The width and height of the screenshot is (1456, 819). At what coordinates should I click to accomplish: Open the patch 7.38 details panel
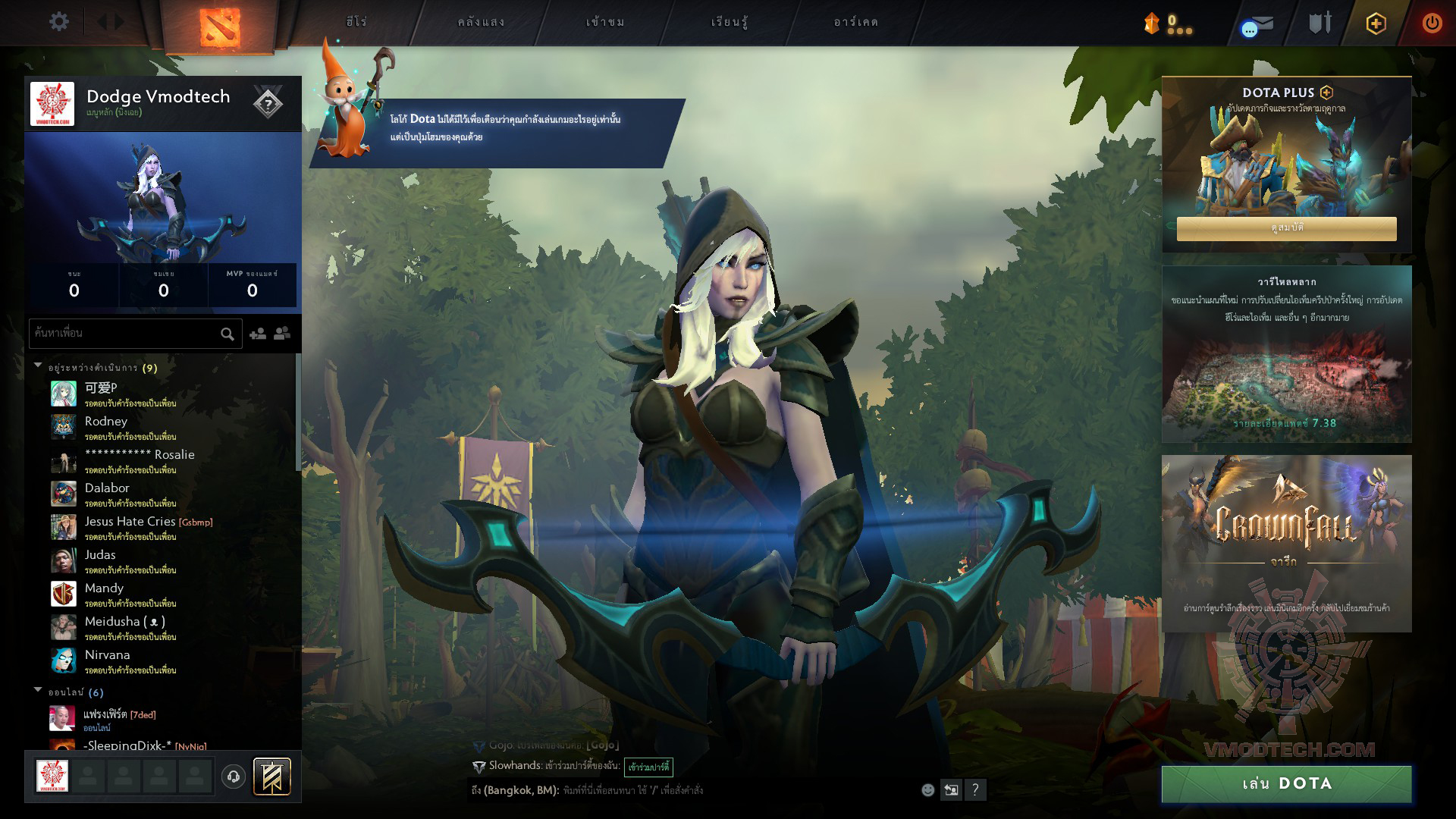pyautogui.click(x=1286, y=354)
